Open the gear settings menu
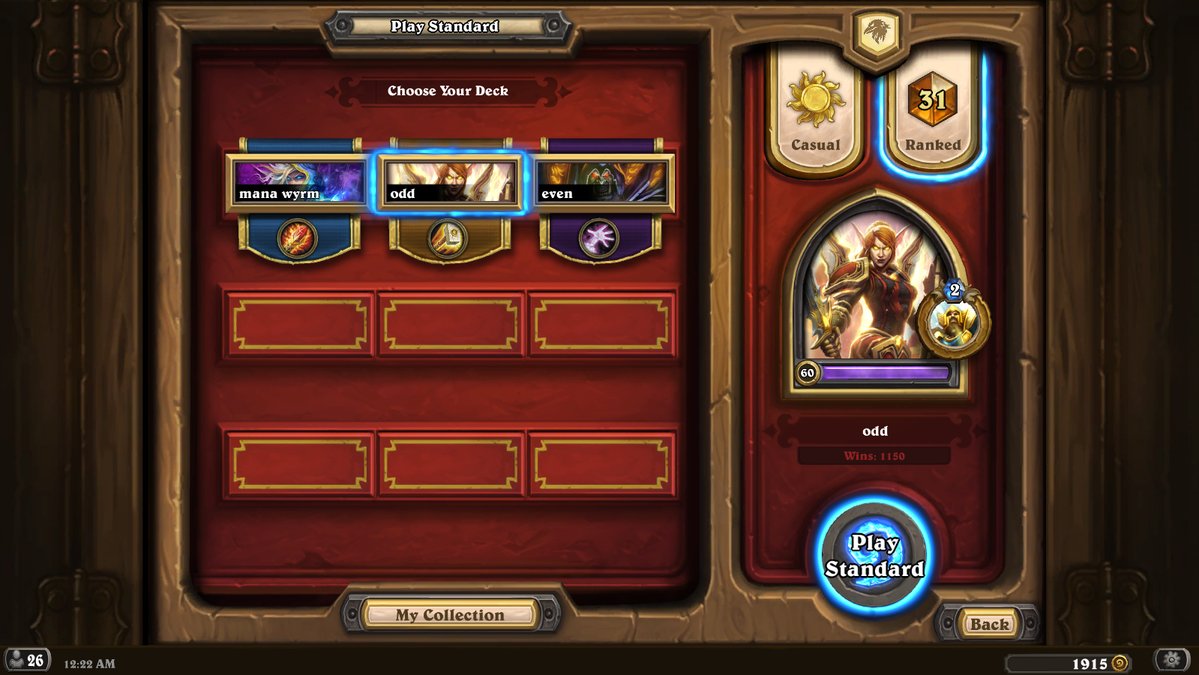Viewport: 1199px width, 675px height. pyautogui.click(x=1171, y=660)
